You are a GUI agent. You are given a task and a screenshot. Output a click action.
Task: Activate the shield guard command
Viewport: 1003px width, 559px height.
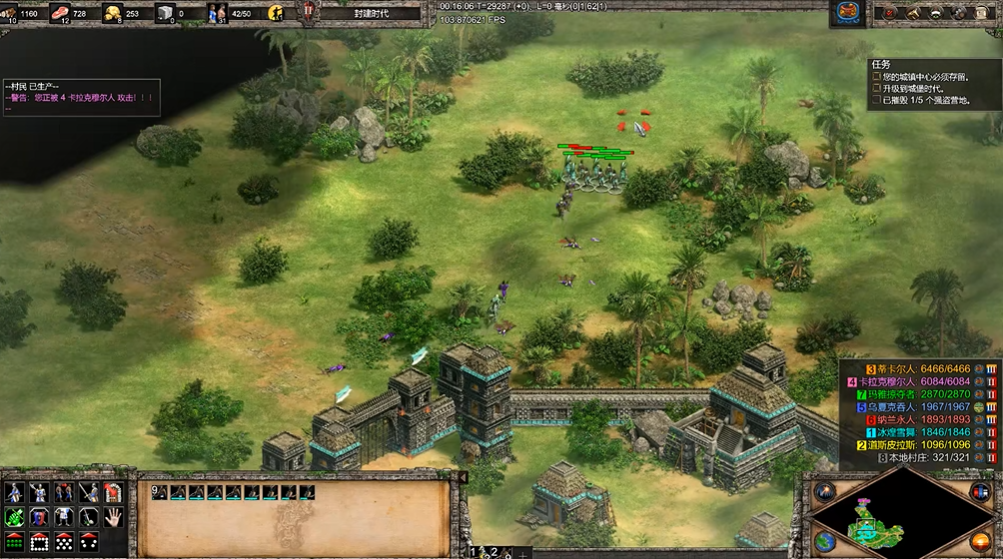coord(40,518)
